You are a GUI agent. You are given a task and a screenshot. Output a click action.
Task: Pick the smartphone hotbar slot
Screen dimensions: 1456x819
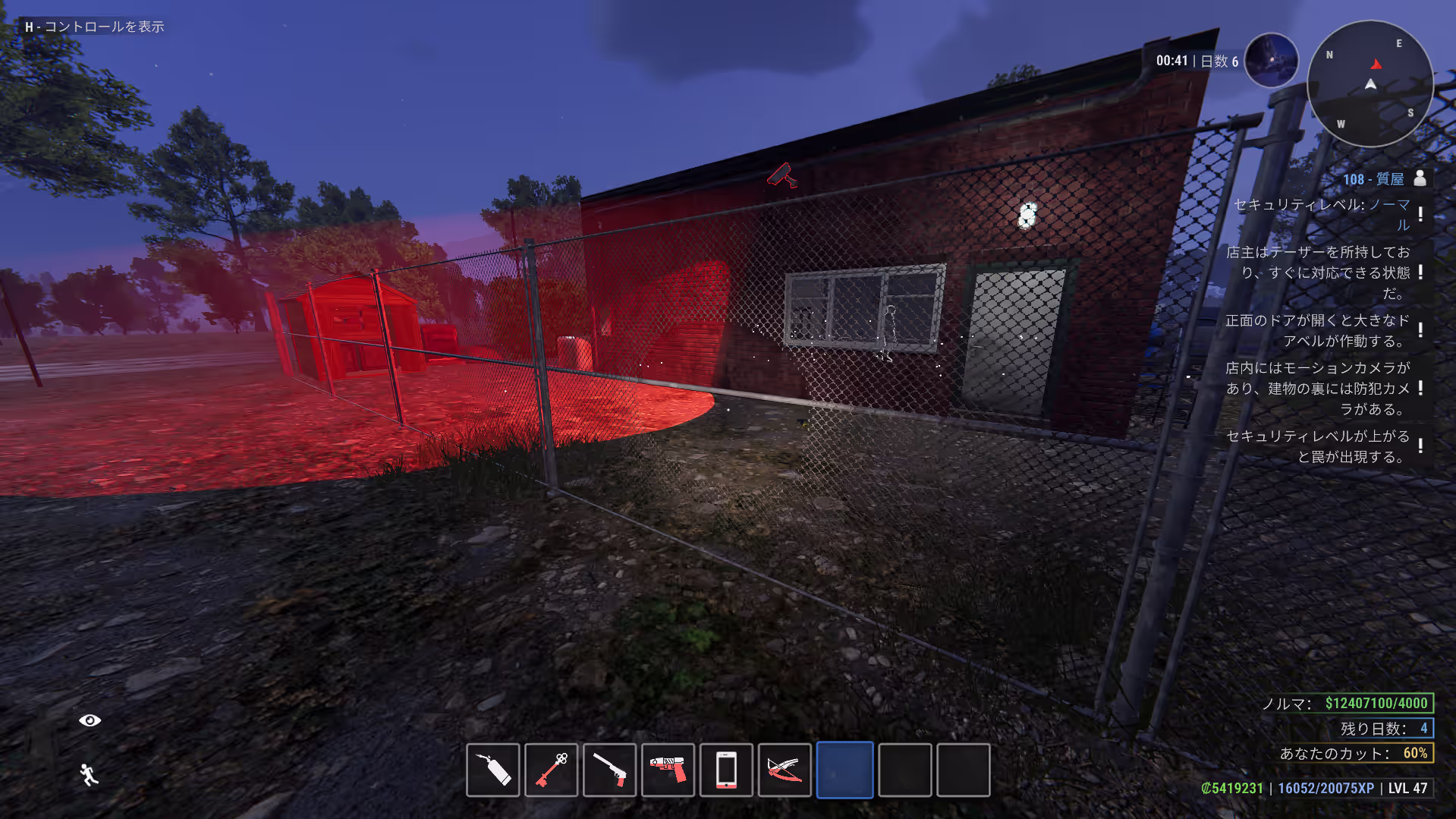pos(726,770)
